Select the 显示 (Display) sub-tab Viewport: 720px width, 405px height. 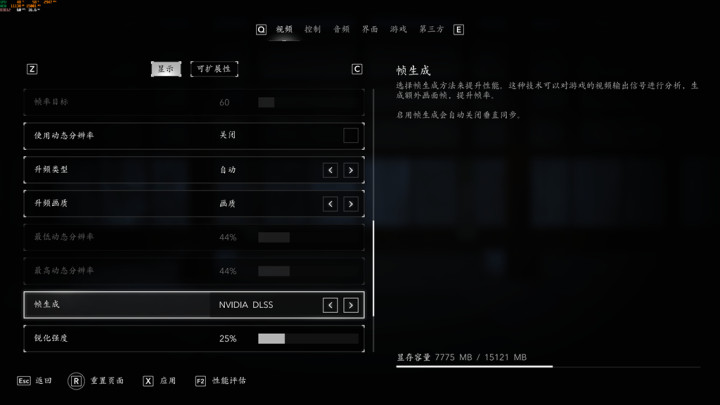[x=166, y=69]
